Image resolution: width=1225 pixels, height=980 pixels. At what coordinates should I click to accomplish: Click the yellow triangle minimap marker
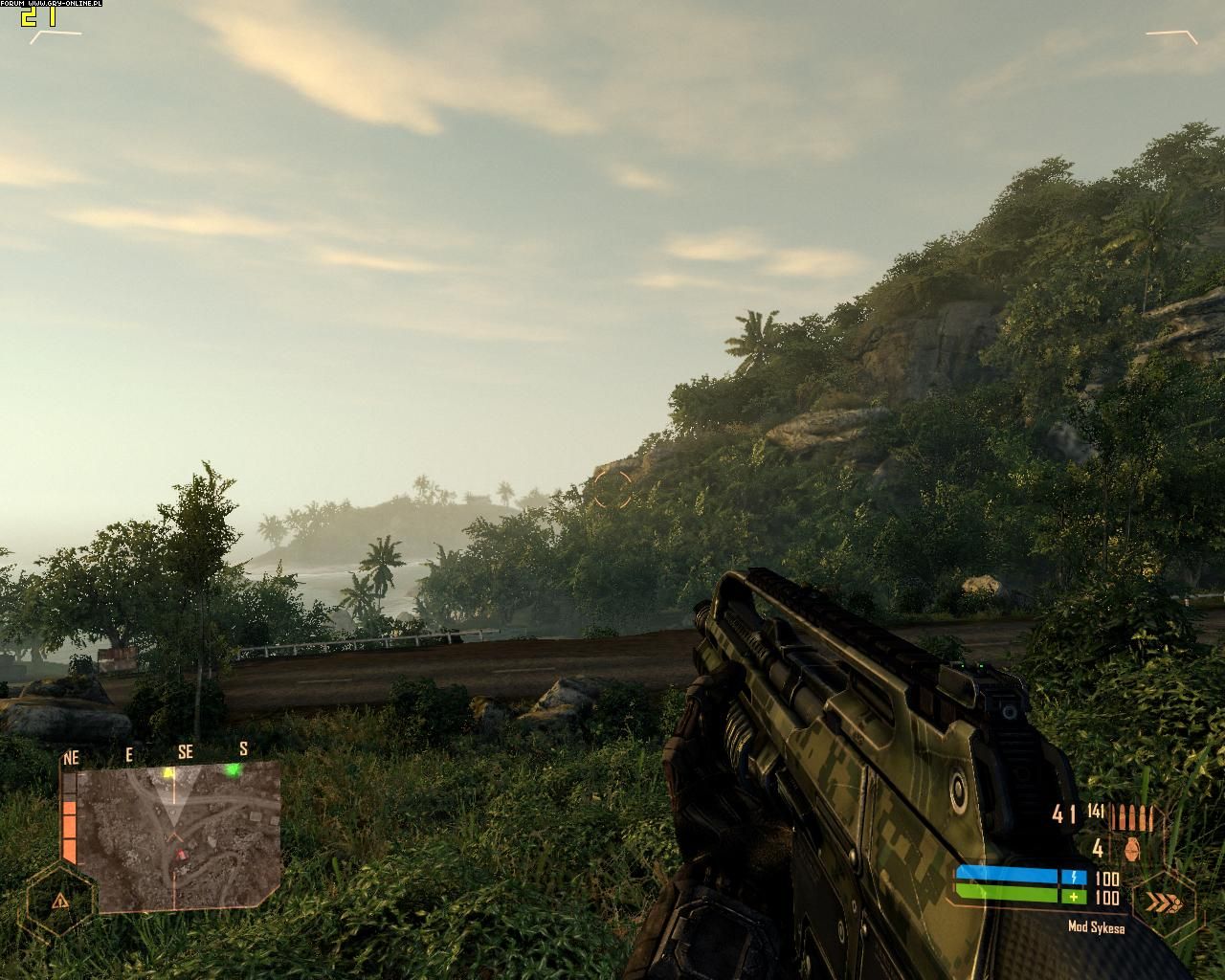tap(169, 771)
